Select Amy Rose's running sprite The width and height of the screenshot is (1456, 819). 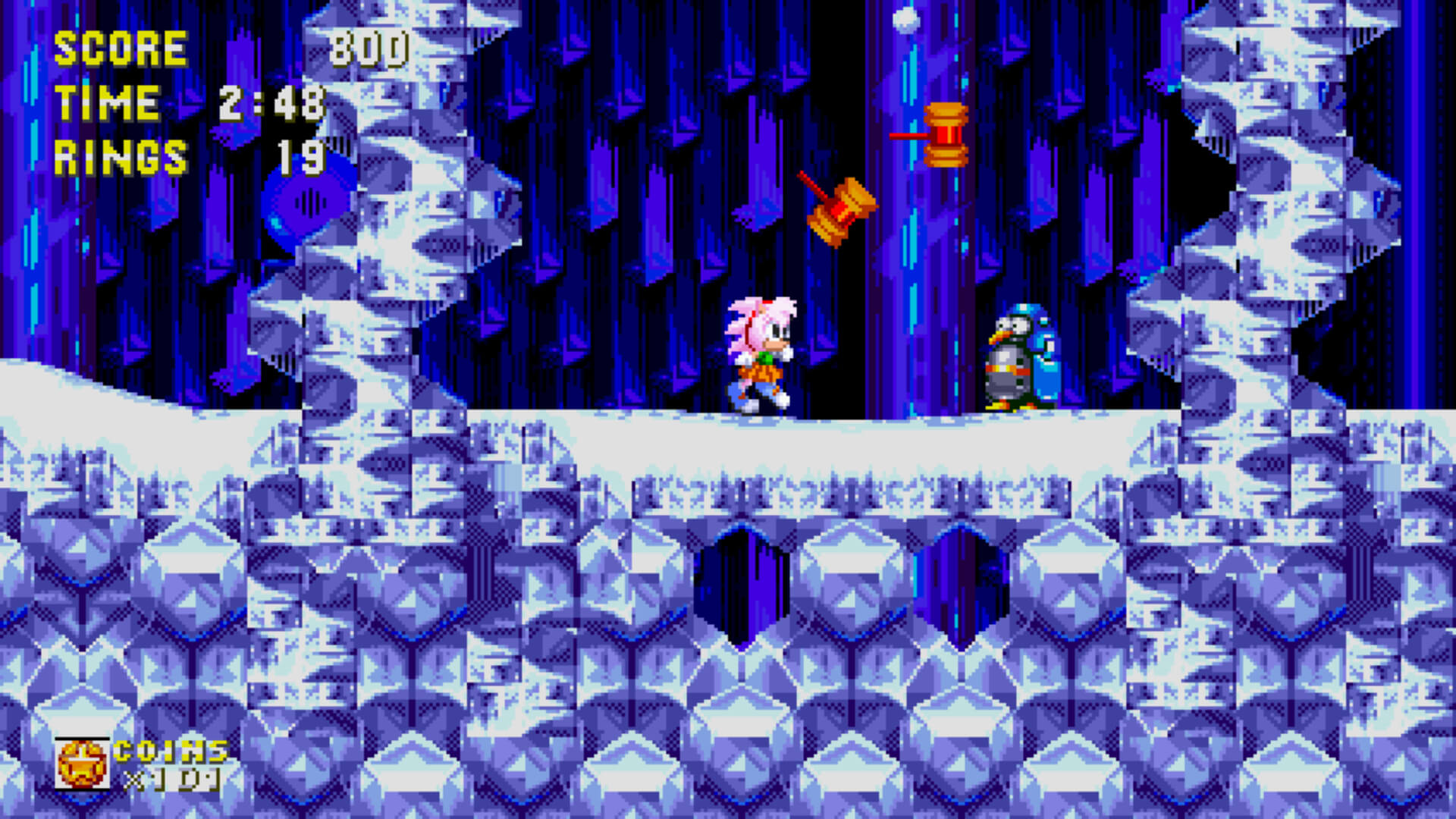pos(758,356)
